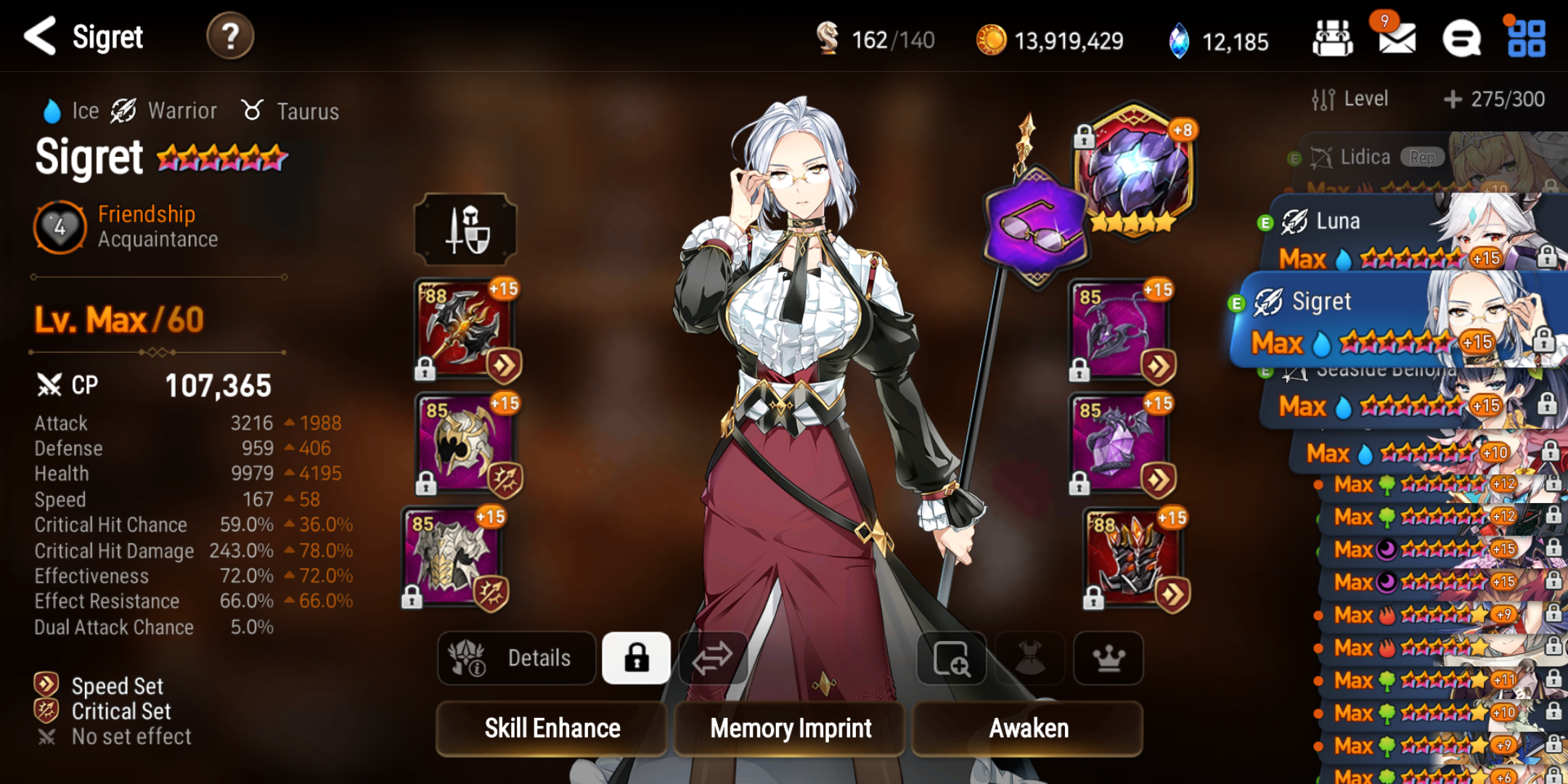
Task: Open the Details panel
Action: point(516,658)
